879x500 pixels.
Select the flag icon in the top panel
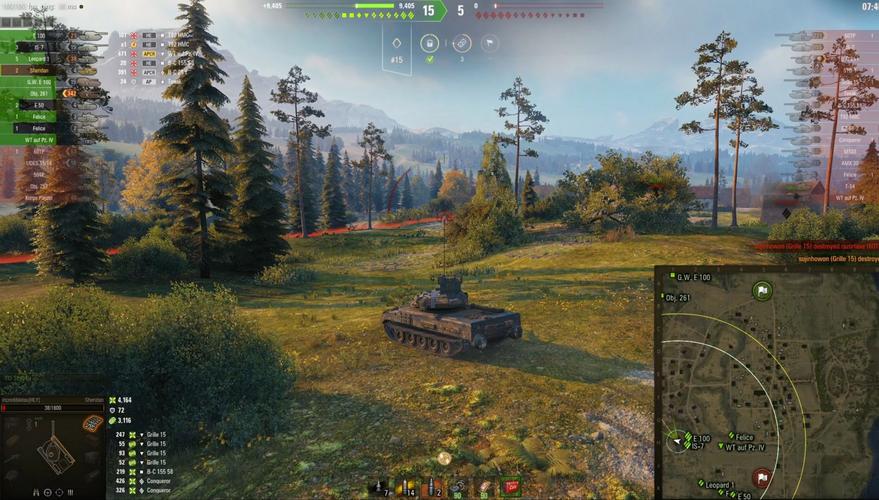tap(490, 44)
